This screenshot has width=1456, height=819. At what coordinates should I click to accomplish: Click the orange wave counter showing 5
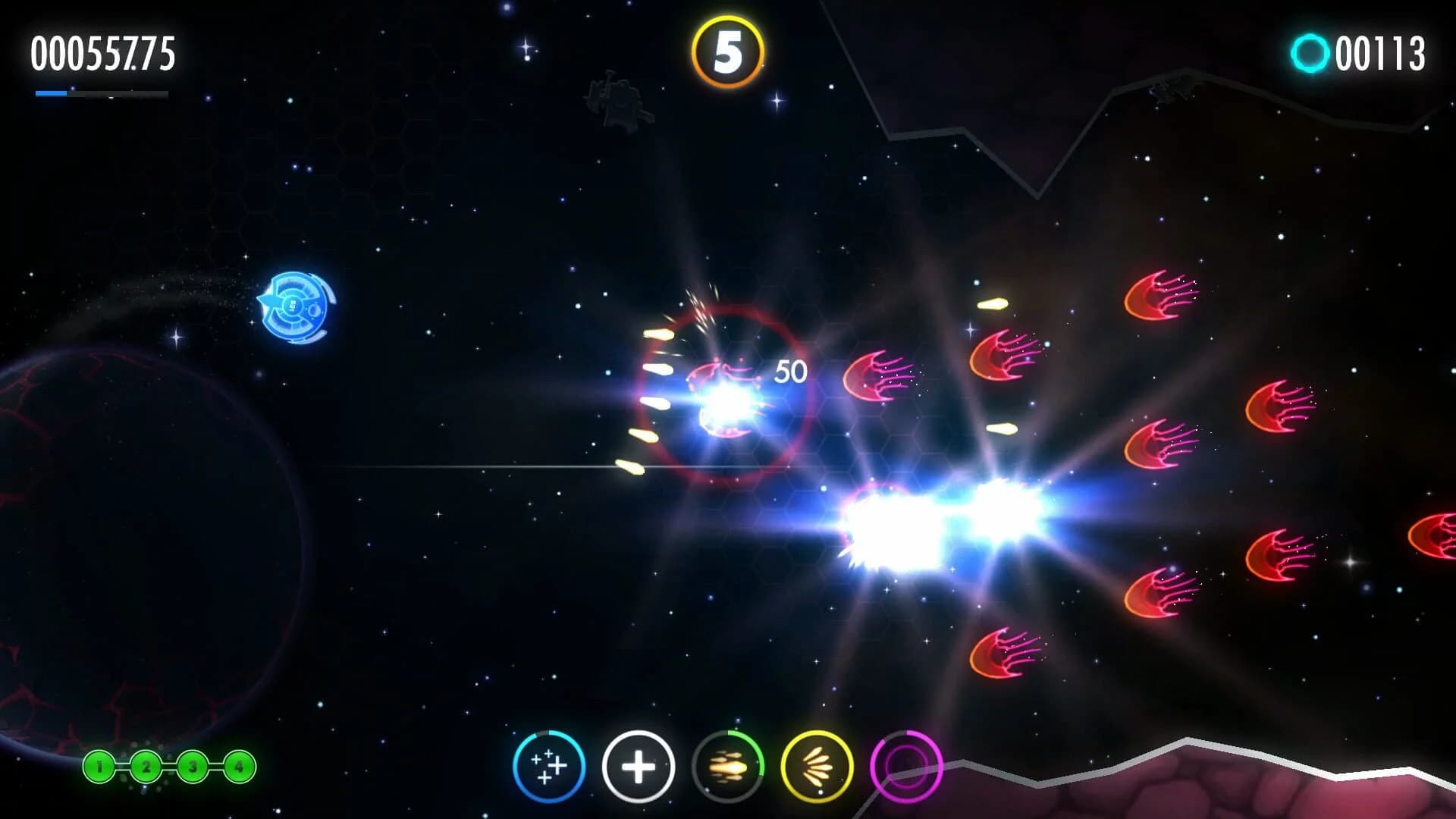tap(726, 50)
